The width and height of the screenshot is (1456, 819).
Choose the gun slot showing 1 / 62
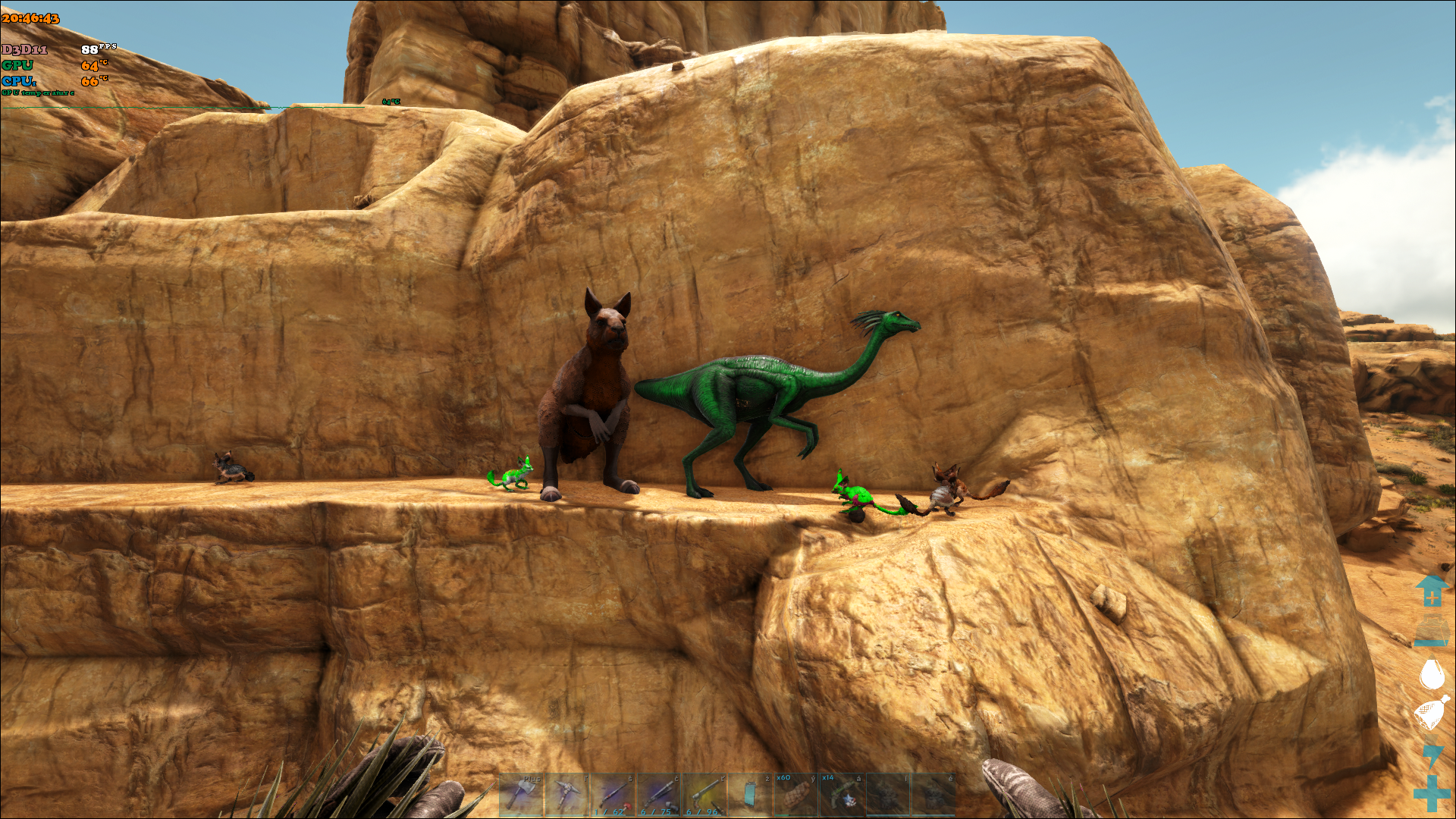(613, 795)
